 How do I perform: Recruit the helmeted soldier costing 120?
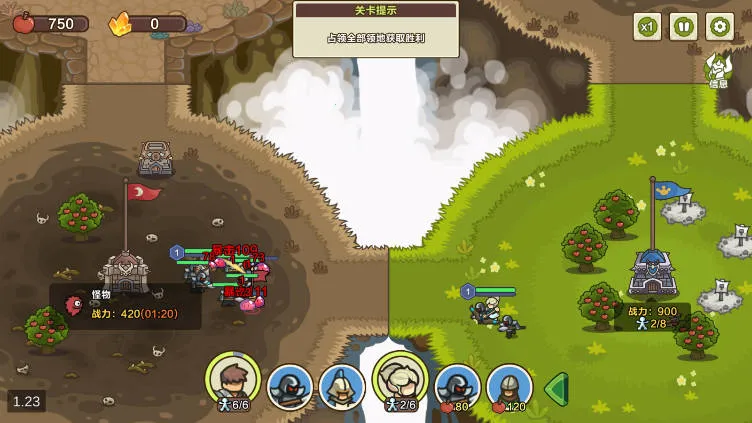(509, 387)
